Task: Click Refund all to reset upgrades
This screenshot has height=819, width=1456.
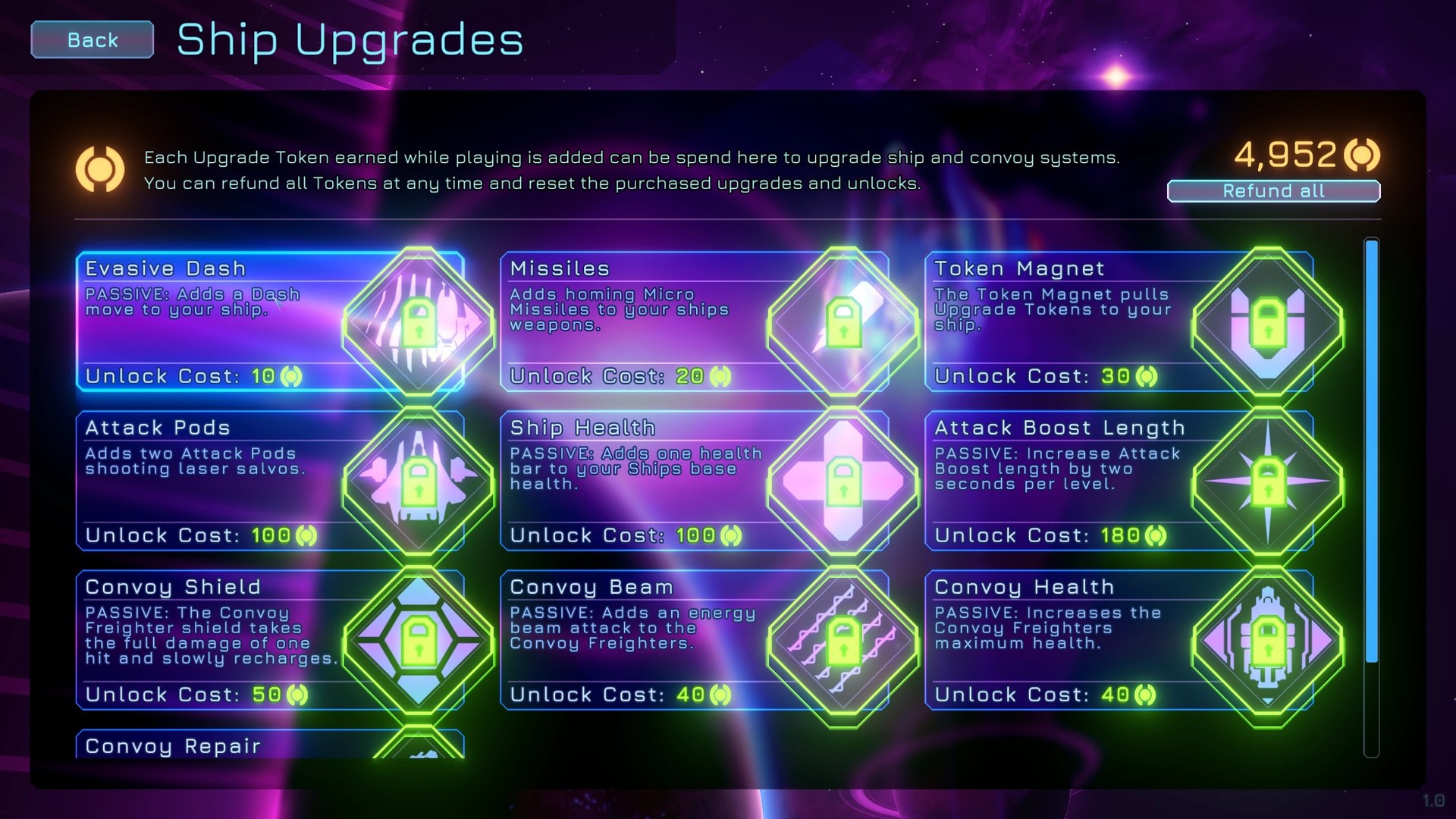Action: (1272, 191)
